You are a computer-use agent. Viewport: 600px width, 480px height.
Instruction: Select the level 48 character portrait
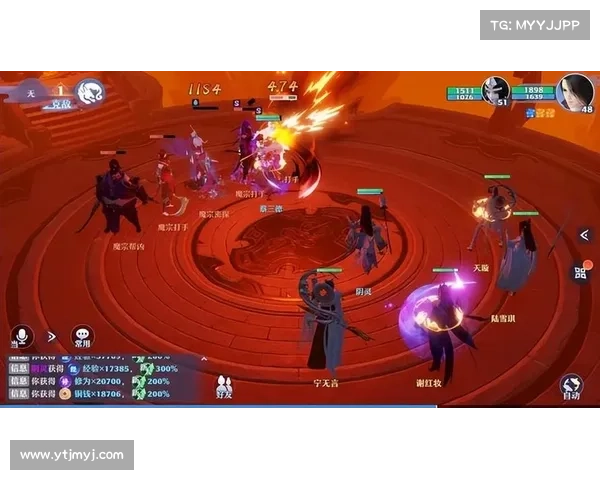pos(575,92)
